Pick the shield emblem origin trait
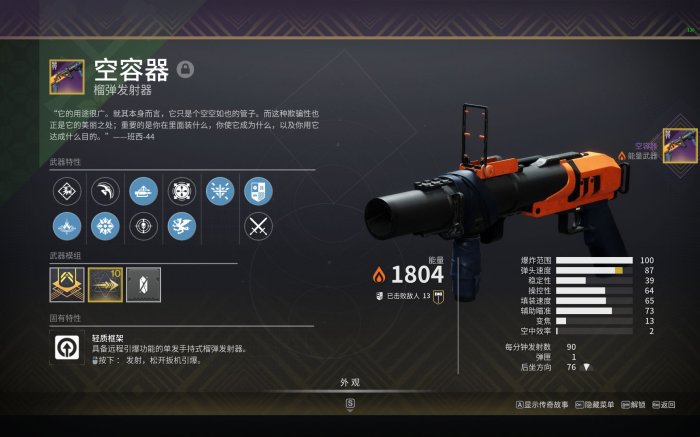Image resolution: width=700 pixels, height=437 pixels. (258, 190)
